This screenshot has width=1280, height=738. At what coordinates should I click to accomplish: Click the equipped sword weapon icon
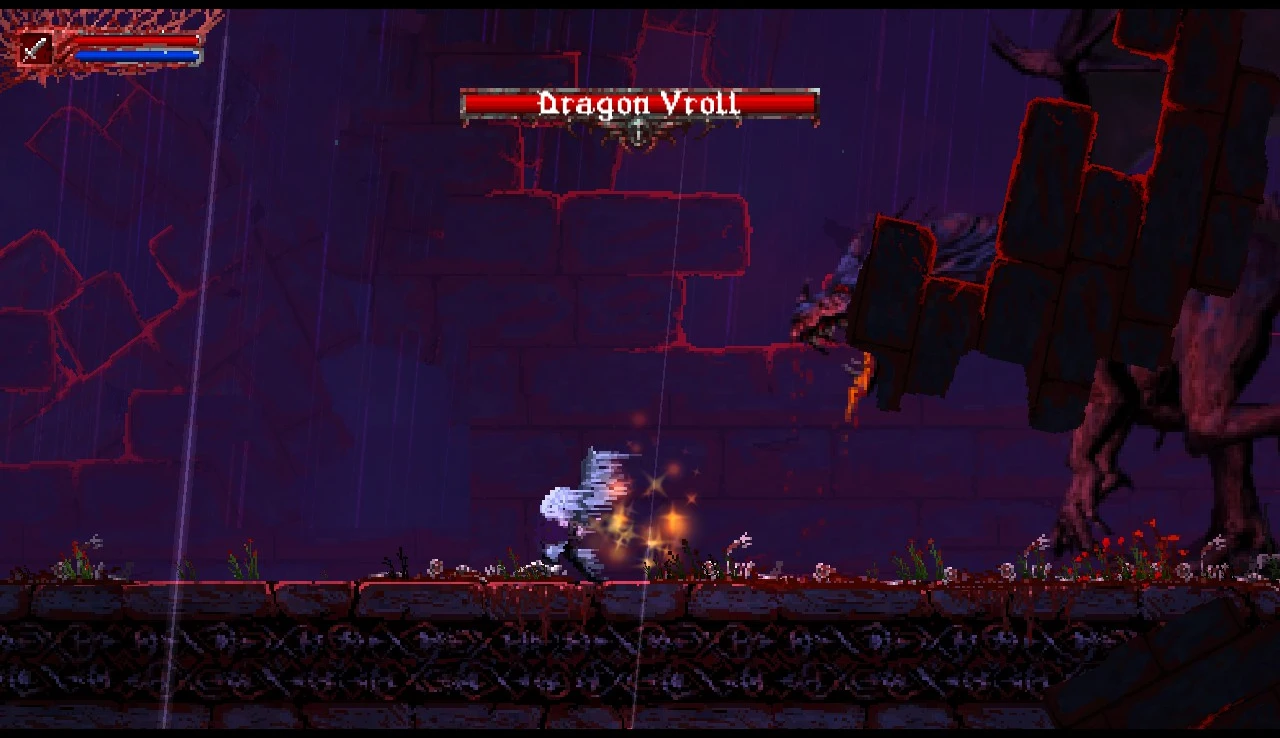[36, 49]
